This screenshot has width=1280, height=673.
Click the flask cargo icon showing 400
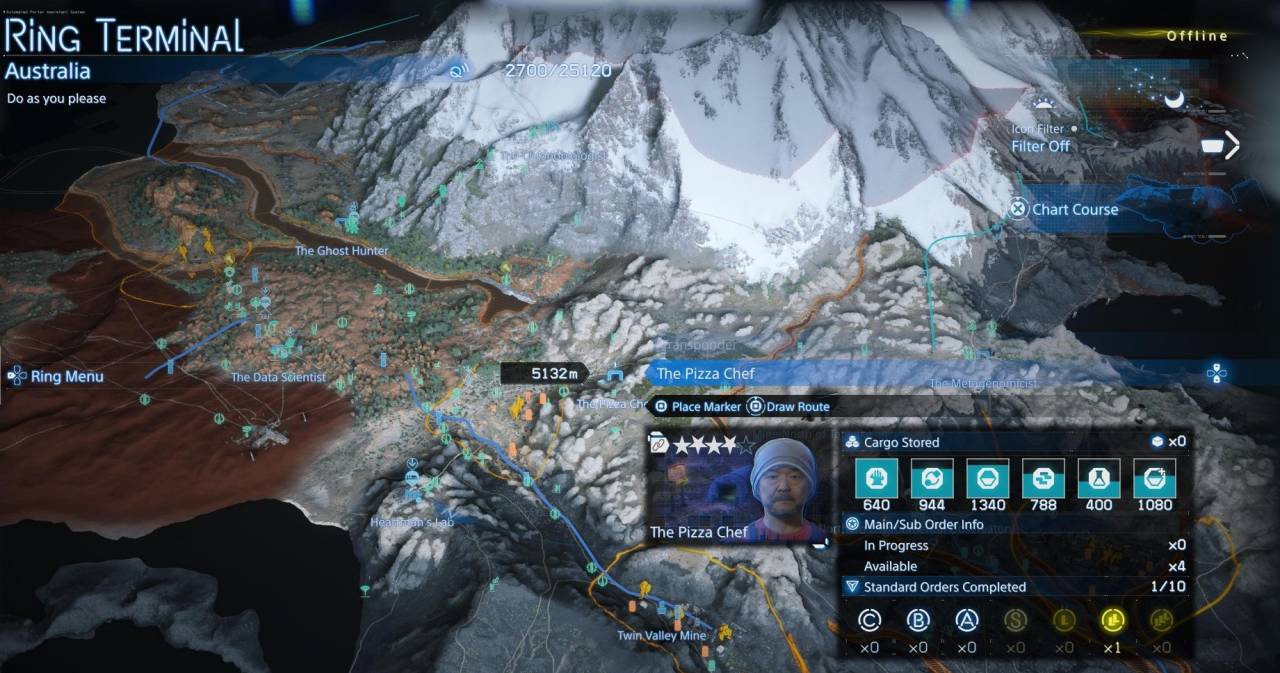tap(1098, 479)
